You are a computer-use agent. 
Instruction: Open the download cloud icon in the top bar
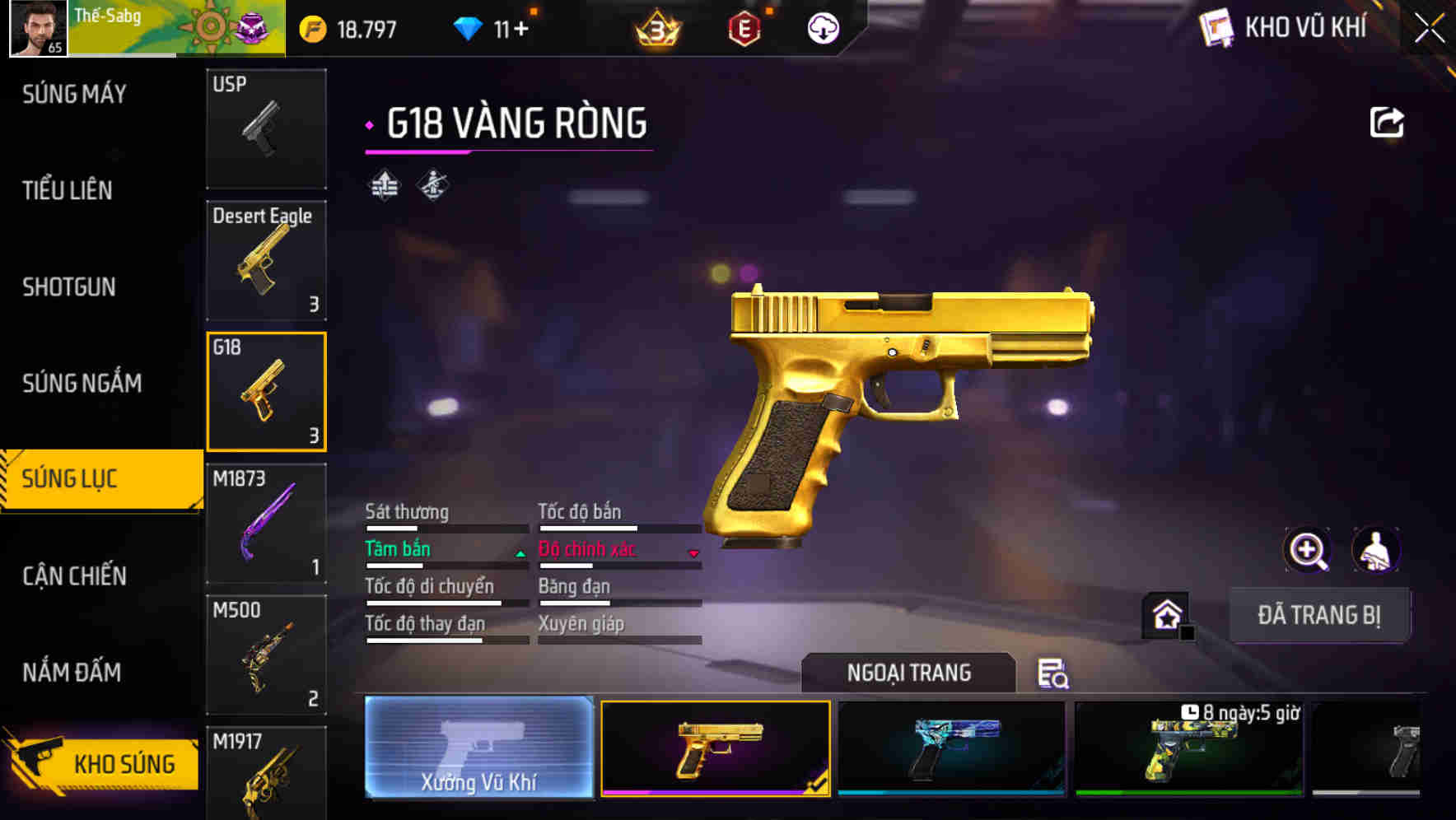click(821, 28)
